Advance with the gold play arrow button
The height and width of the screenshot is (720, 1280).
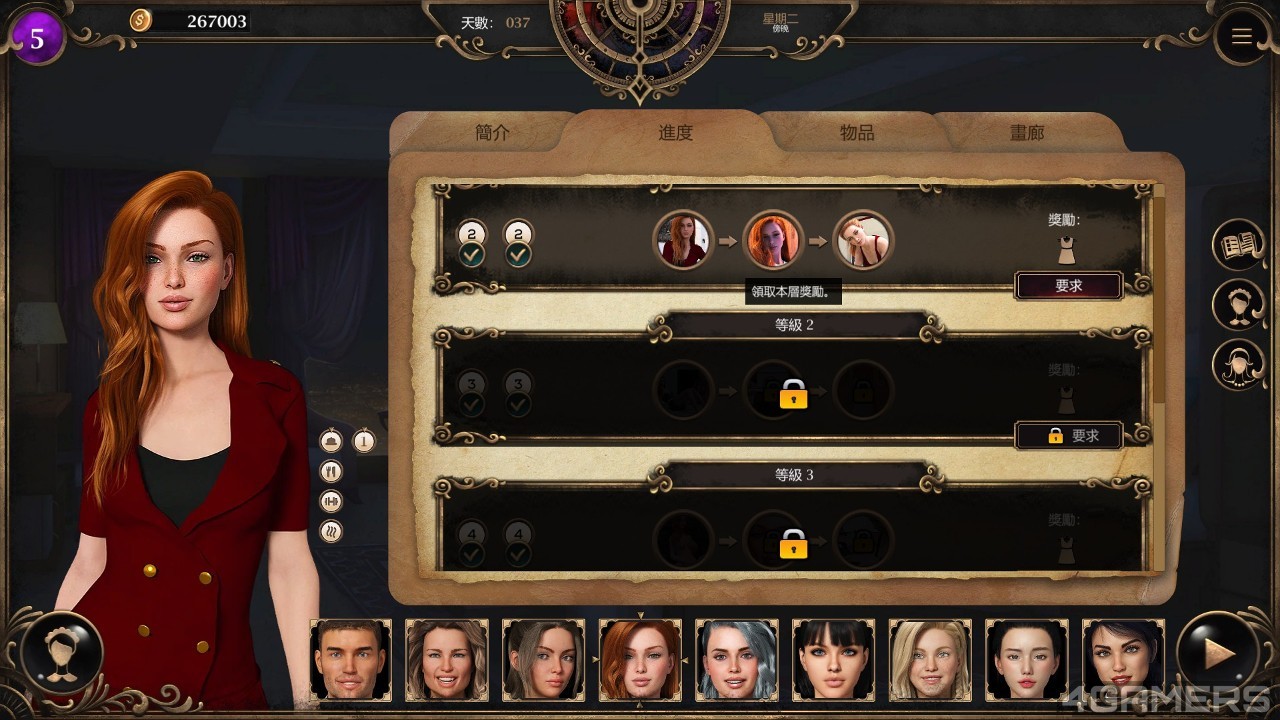coord(1217,655)
